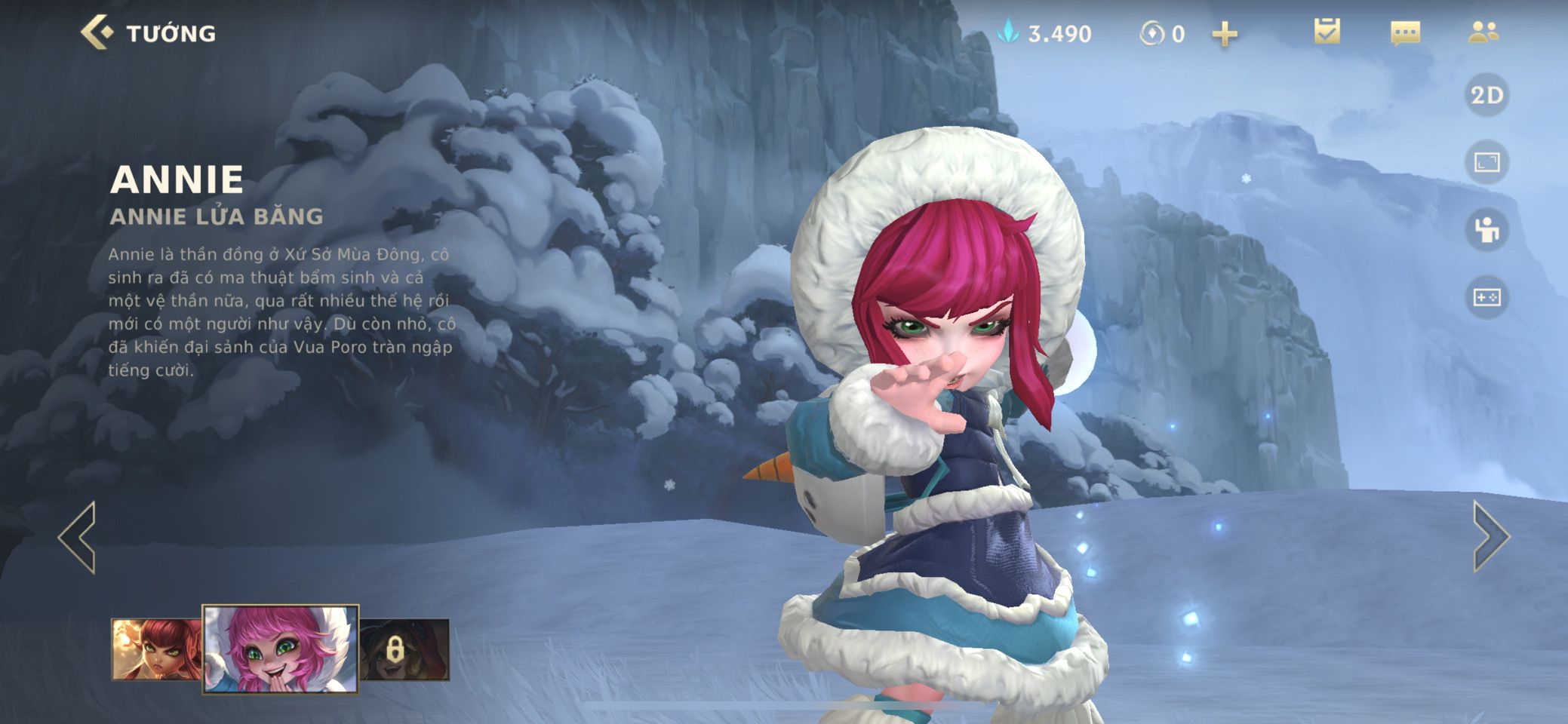Show the previous champion with left arrow
The height and width of the screenshot is (724, 1568).
[78, 537]
